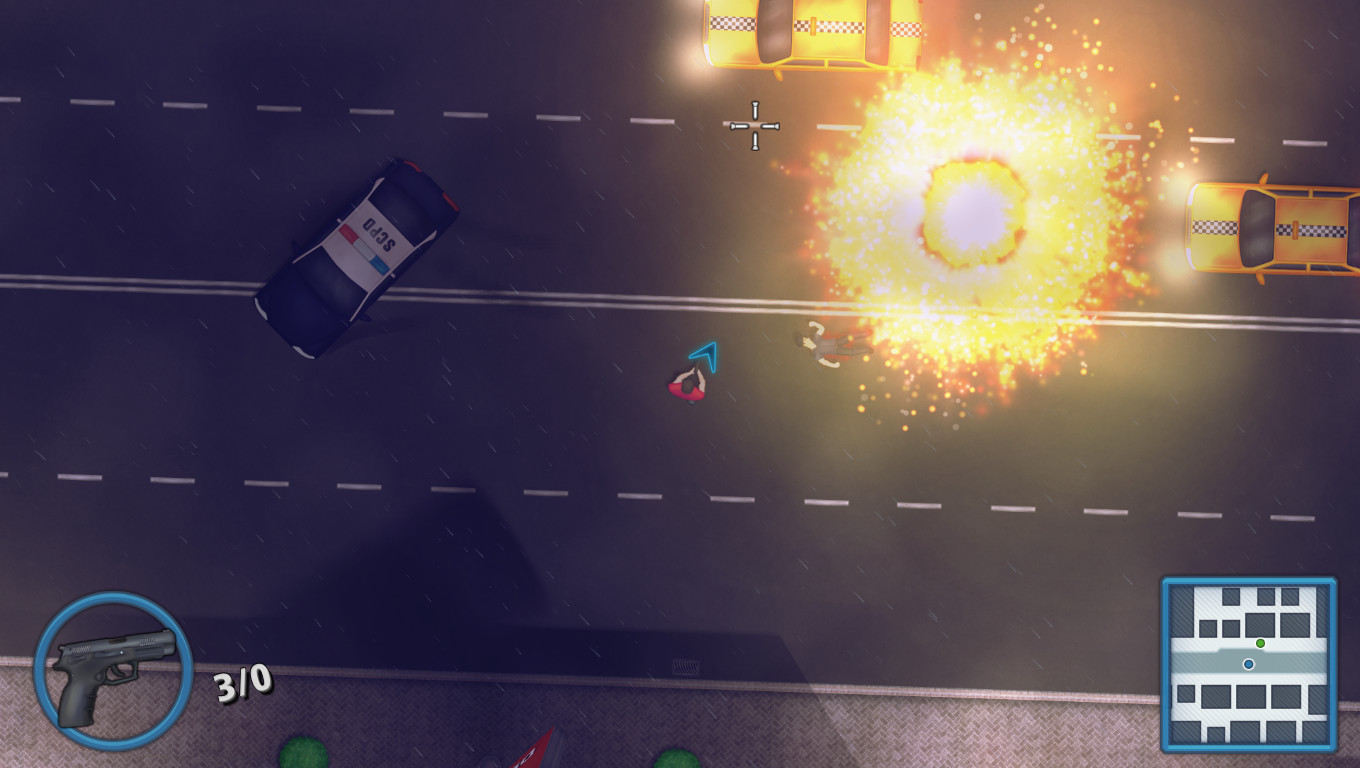This screenshot has width=1360, height=768.
Task: Click the taxi on the right edge
Action: point(1270,230)
